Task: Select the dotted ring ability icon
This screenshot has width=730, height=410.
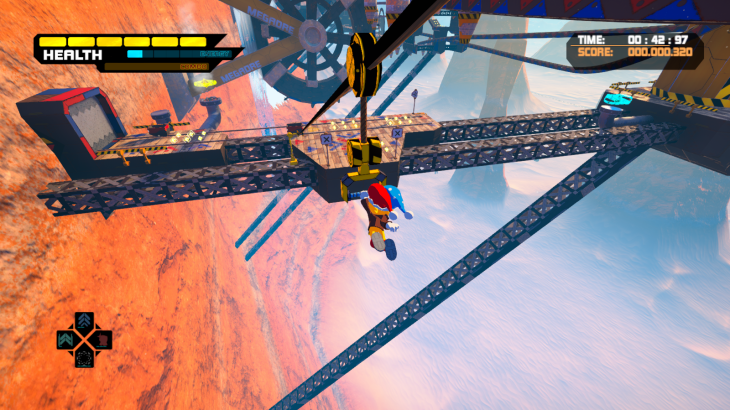Action: tap(84, 358)
